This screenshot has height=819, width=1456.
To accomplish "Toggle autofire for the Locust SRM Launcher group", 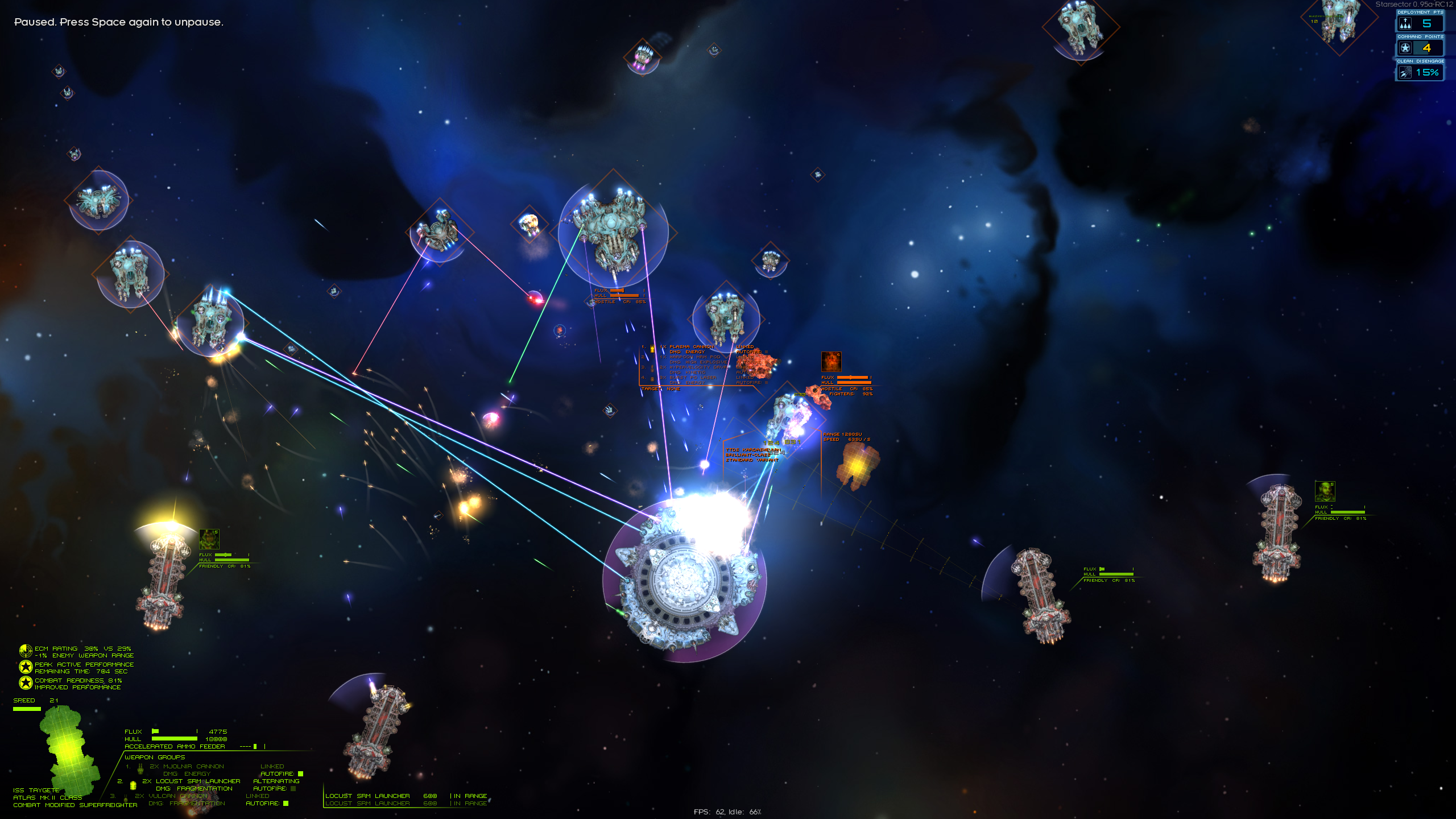I will click(x=293, y=789).
